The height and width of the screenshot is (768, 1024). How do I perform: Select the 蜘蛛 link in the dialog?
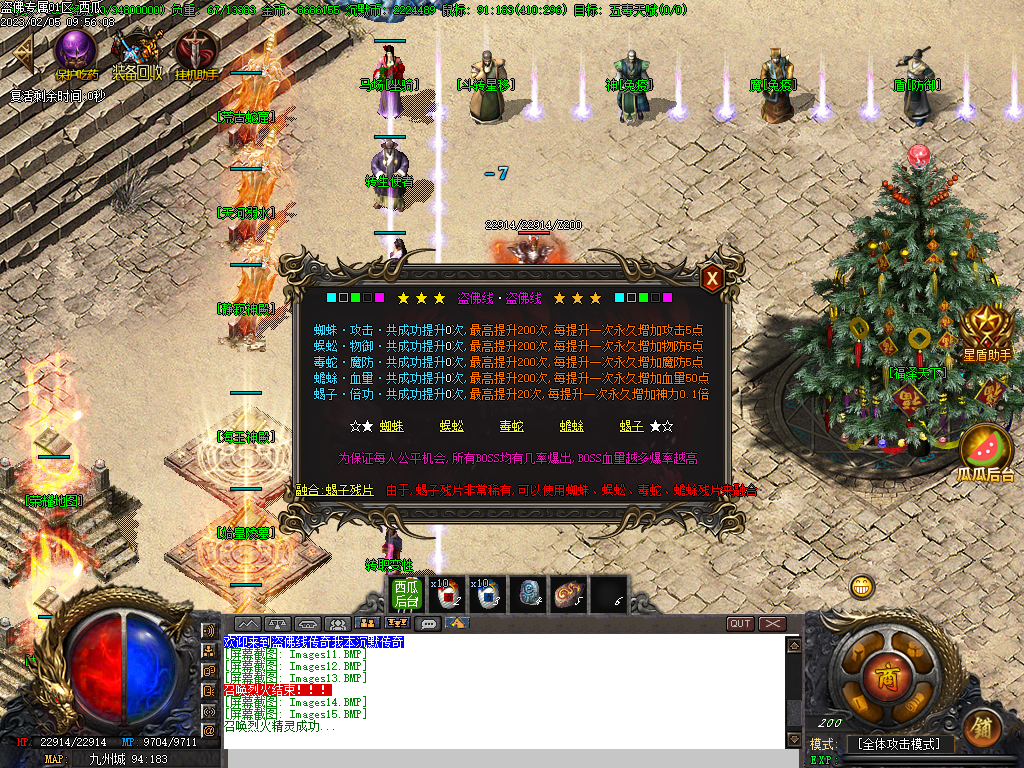[x=392, y=426]
